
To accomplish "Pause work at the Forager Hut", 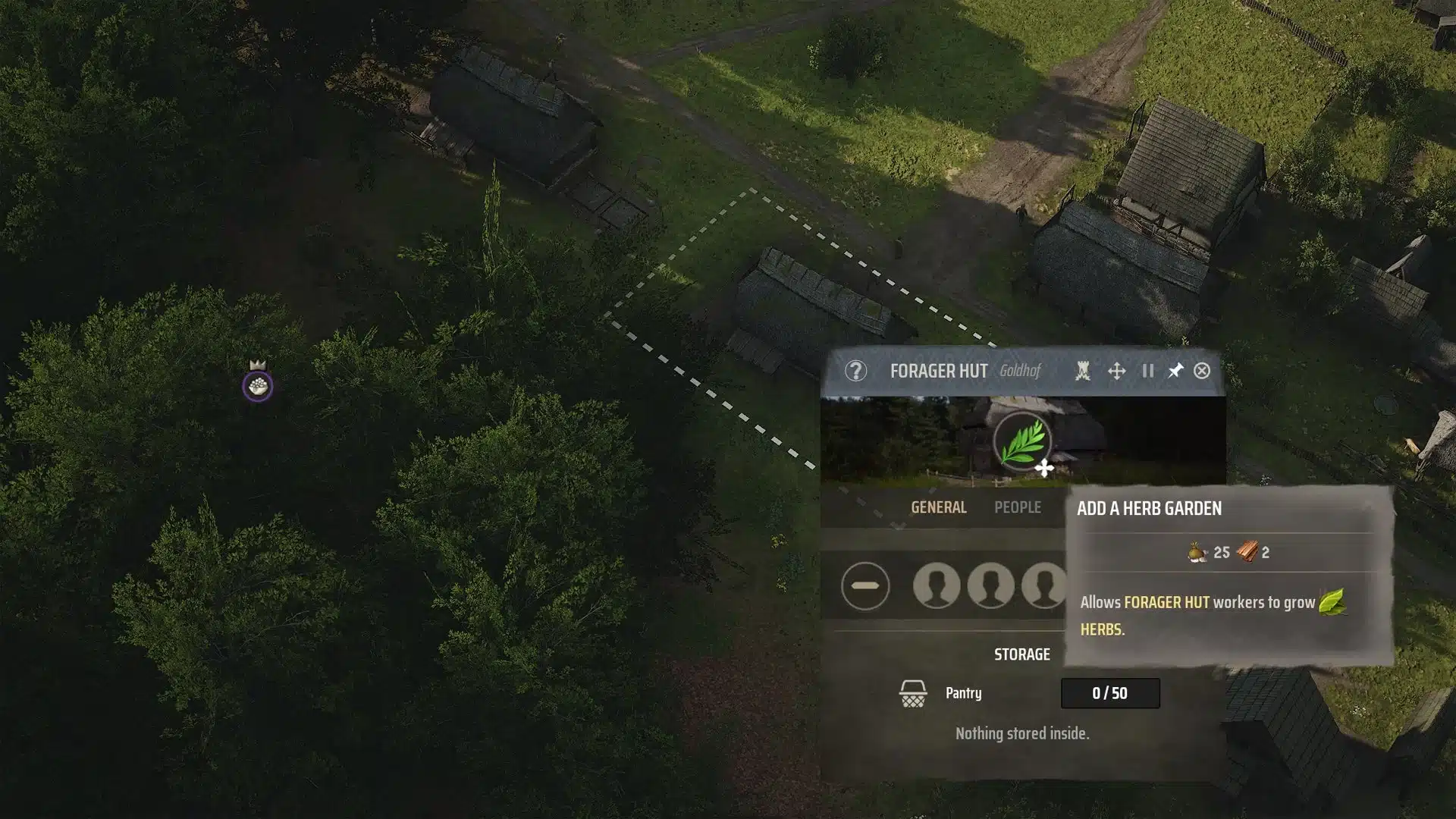I will (1147, 371).
